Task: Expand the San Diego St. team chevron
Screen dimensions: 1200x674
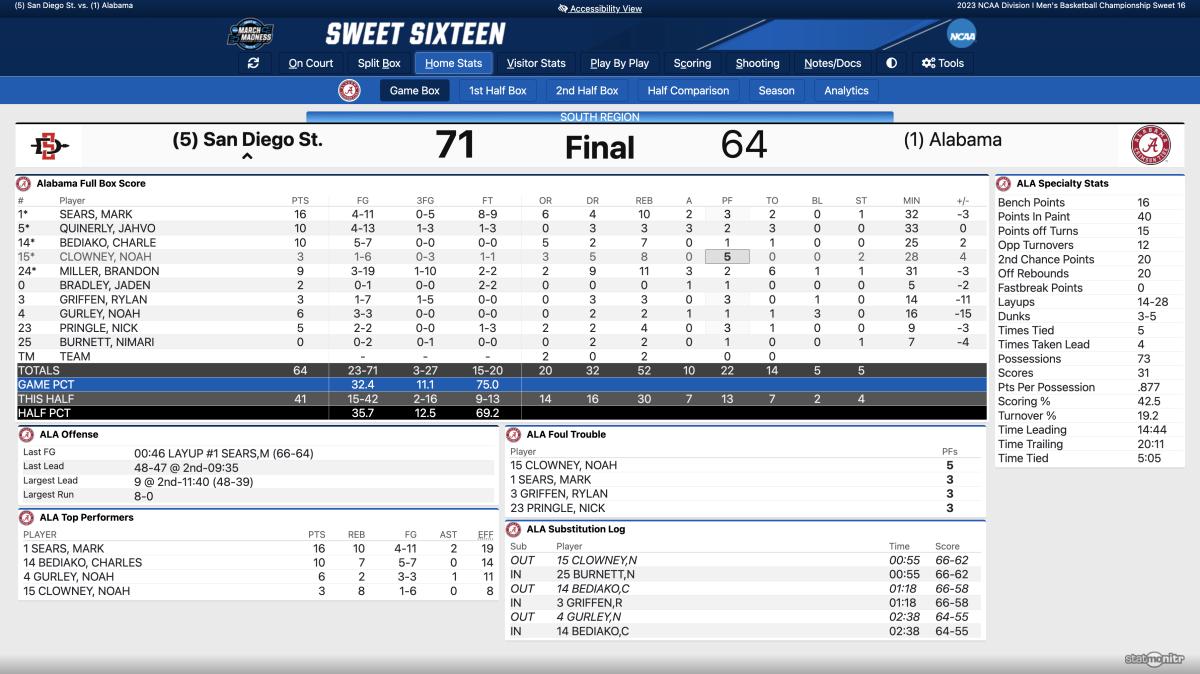Action: 247,157
